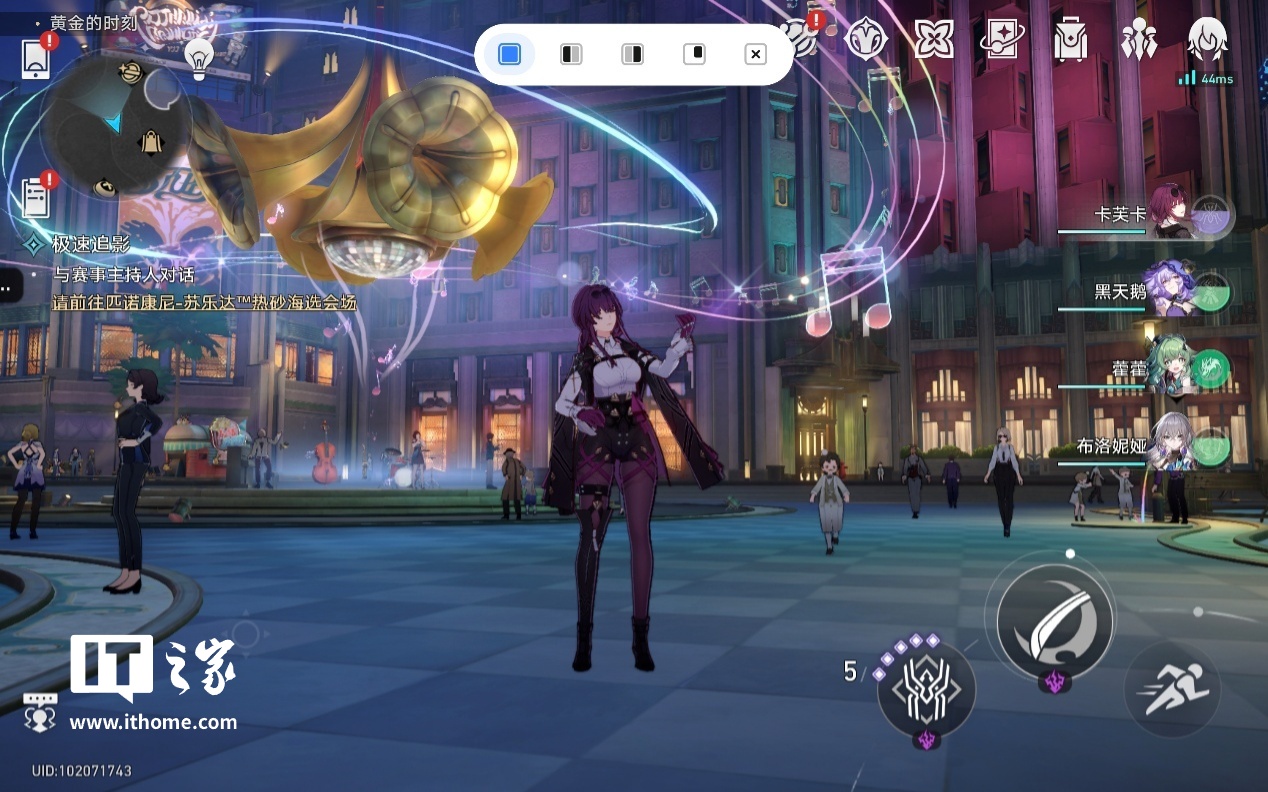Switch to party member 布洛妮娅

click(1170, 445)
